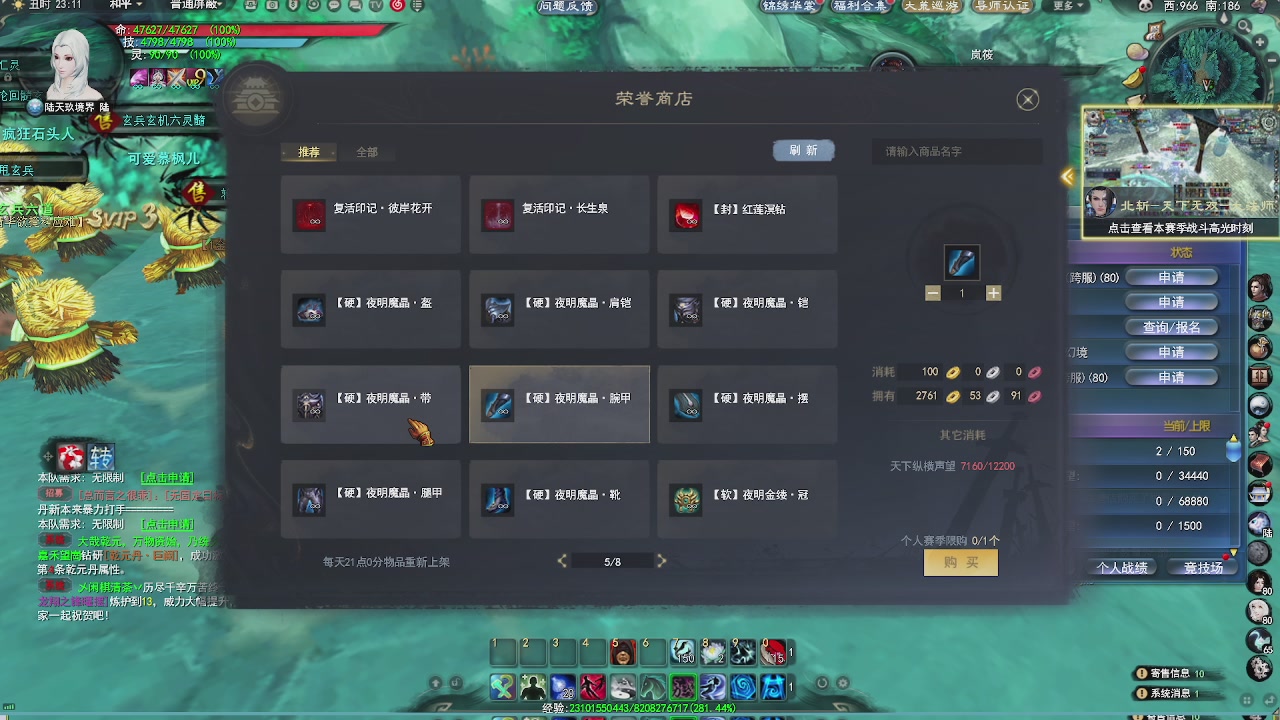Select the blue spiral skill icon
The height and width of the screenshot is (720, 1280).
[743, 685]
